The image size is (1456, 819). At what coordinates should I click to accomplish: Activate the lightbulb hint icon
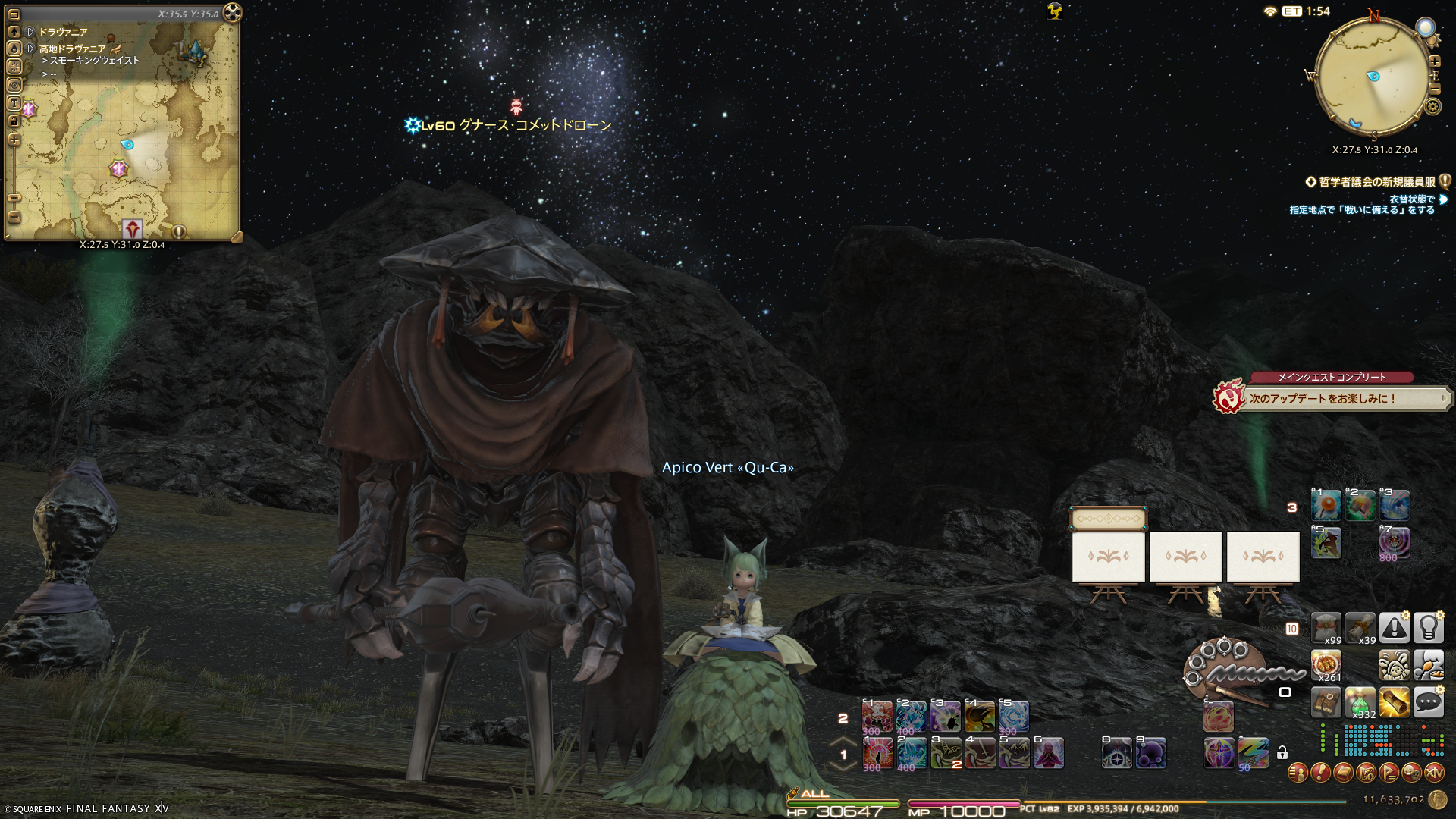tap(1428, 628)
